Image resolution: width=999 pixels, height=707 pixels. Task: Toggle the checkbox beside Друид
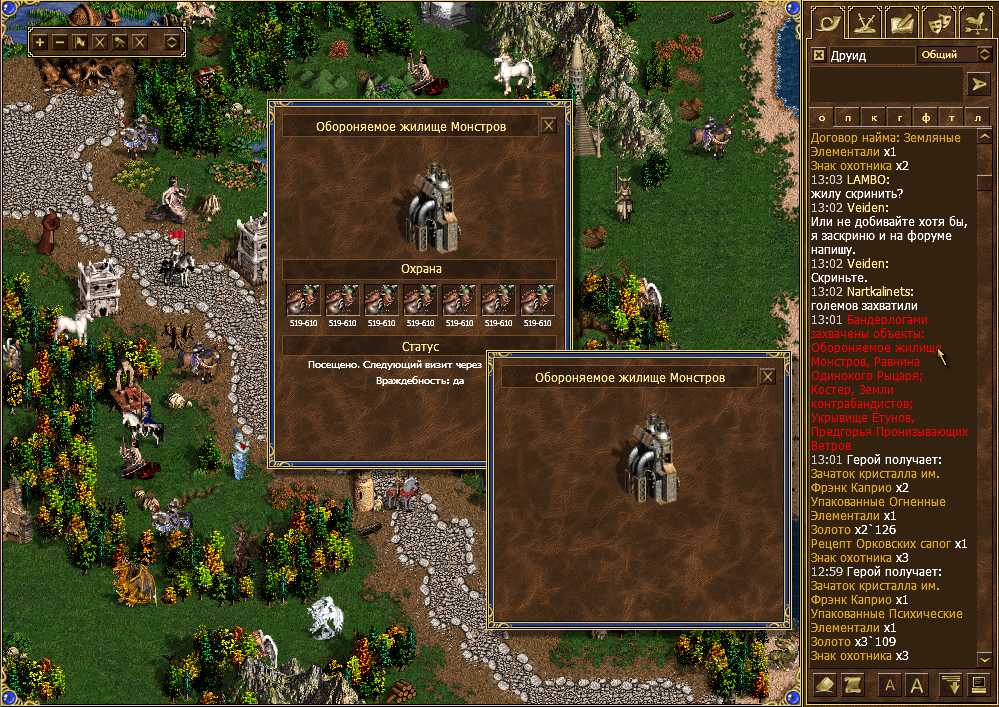(x=819, y=55)
